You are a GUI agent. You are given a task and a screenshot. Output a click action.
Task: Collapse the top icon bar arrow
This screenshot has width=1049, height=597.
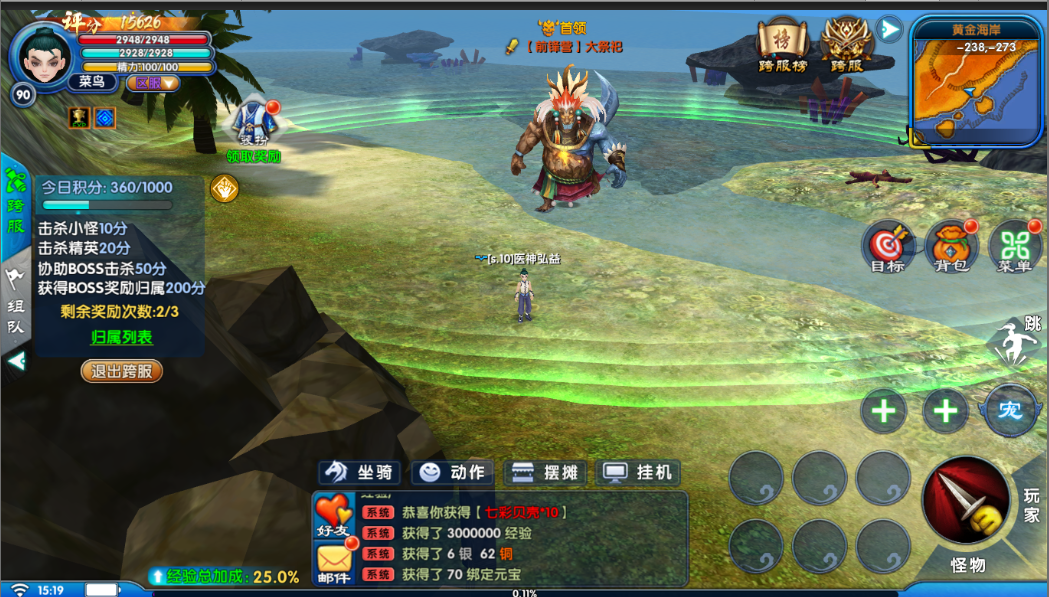pyautogui.click(x=888, y=29)
